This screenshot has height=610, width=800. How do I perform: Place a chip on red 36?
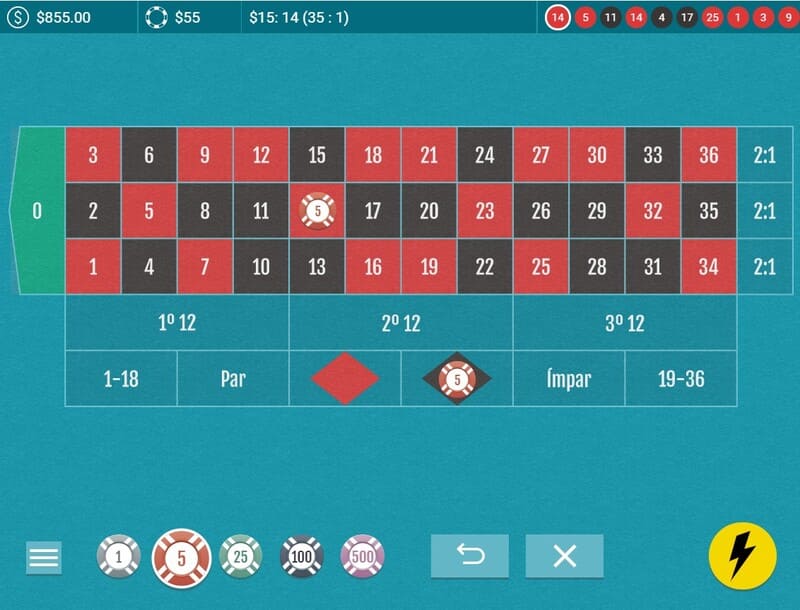(709, 155)
